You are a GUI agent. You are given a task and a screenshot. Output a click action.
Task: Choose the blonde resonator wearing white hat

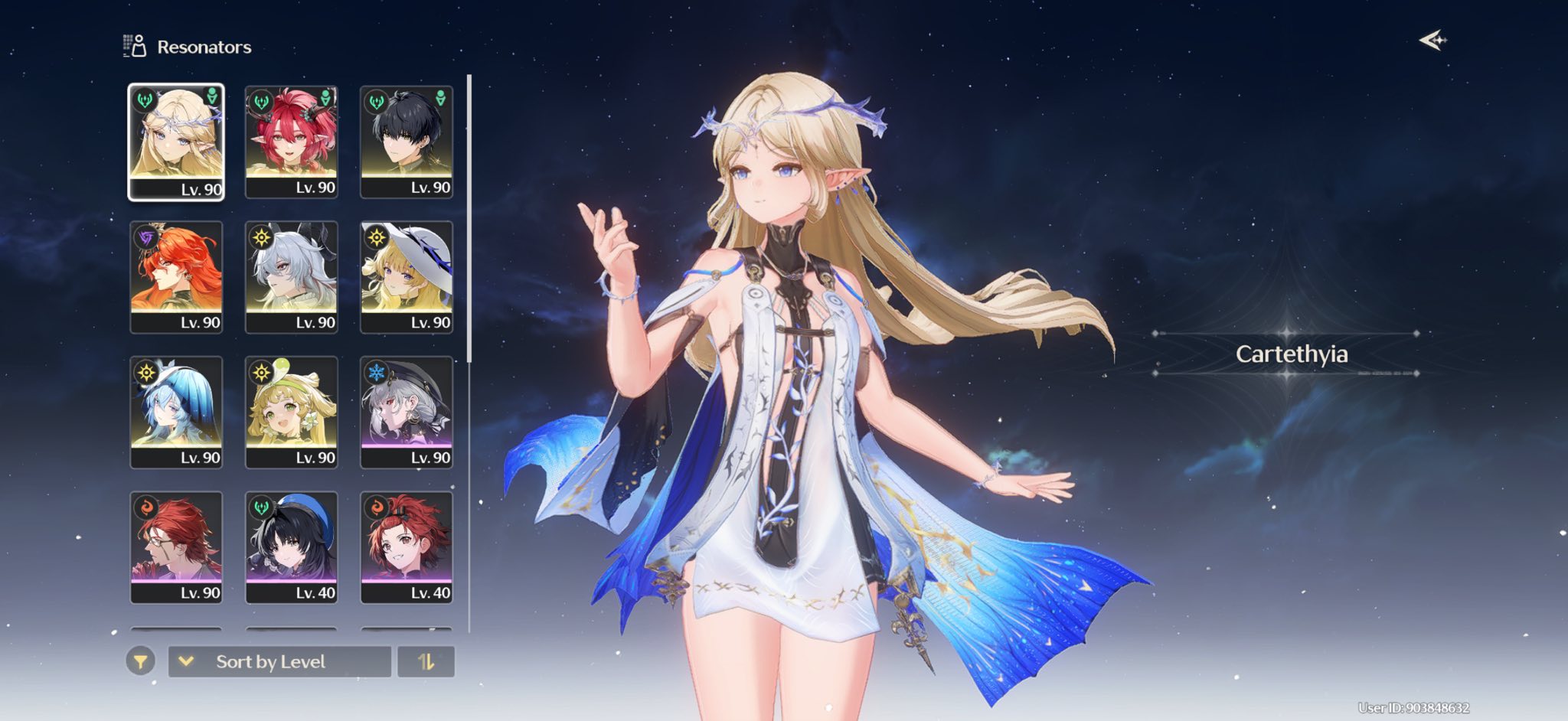(407, 276)
